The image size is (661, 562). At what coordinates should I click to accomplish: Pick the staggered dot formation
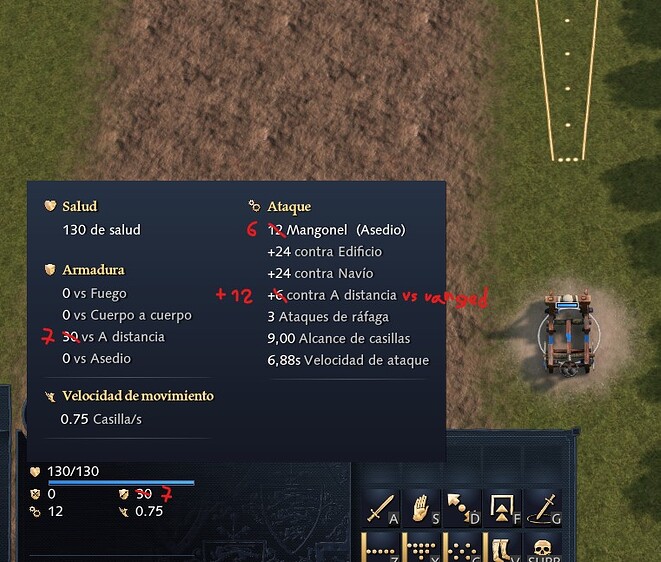(461, 549)
